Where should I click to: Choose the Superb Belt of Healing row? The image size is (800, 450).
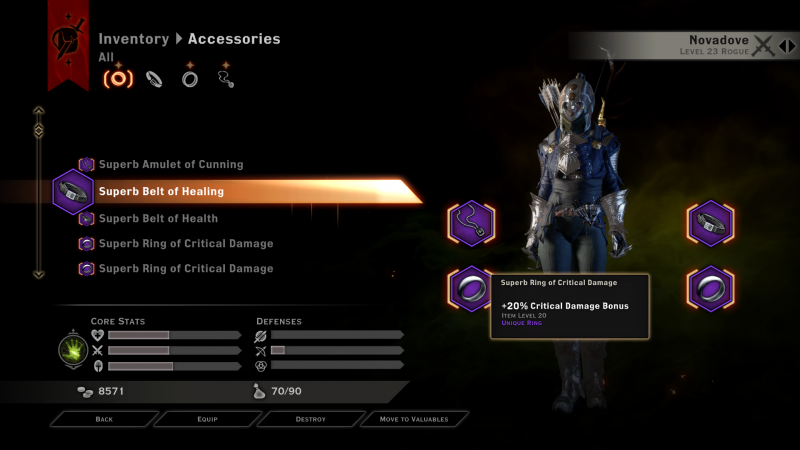(x=160, y=191)
